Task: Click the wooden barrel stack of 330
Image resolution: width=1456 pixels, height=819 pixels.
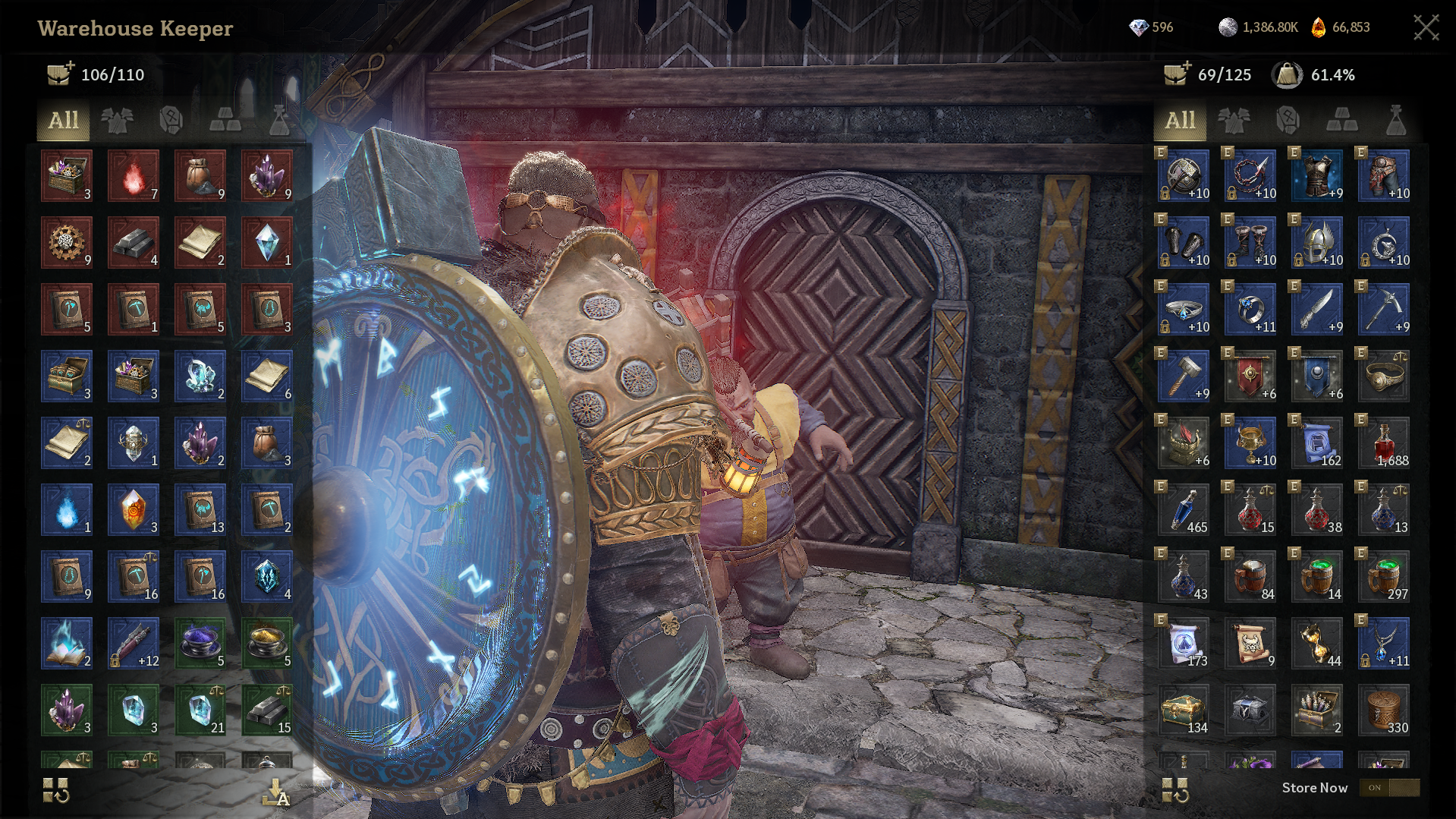Action: [x=1384, y=710]
